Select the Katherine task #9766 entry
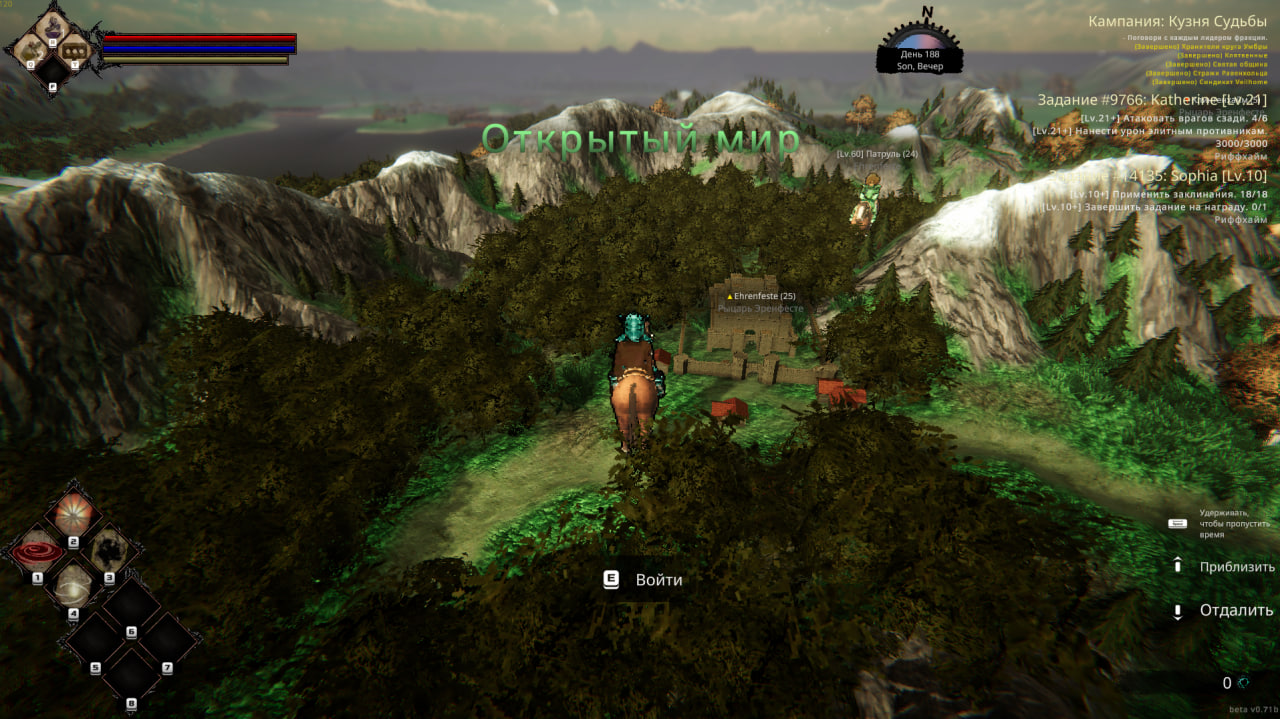 [1151, 100]
